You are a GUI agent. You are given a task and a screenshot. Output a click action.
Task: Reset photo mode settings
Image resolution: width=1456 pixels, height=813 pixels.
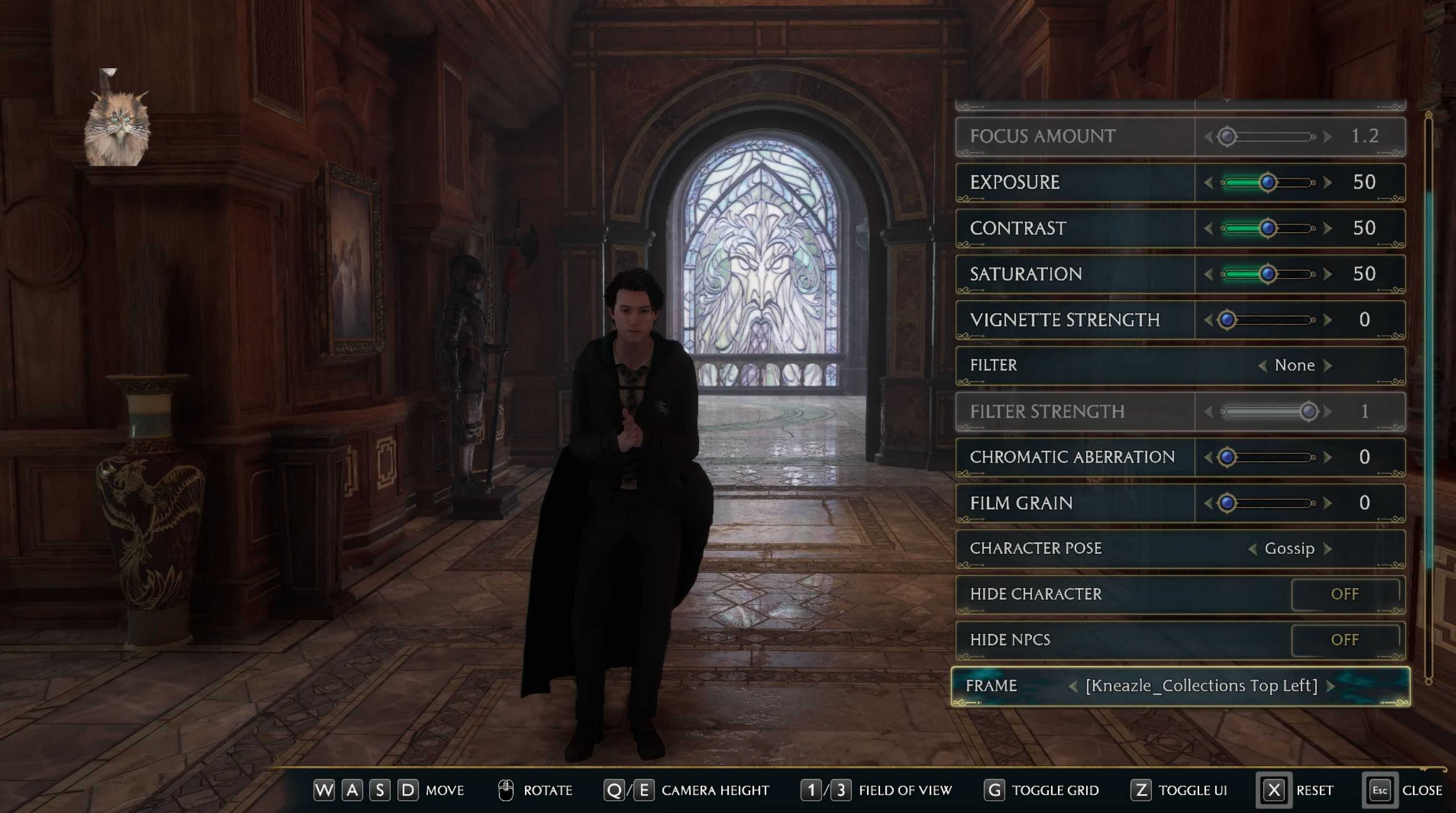pyautogui.click(x=1274, y=790)
